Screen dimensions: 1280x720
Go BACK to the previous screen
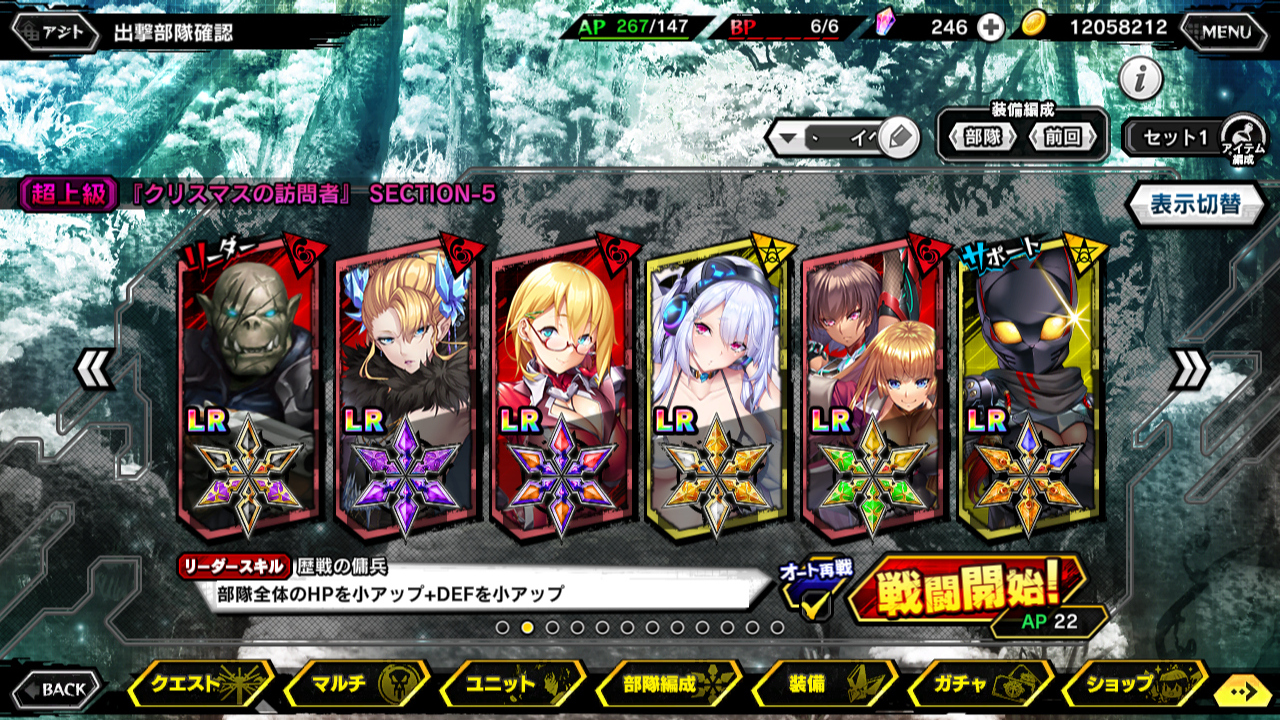58,689
